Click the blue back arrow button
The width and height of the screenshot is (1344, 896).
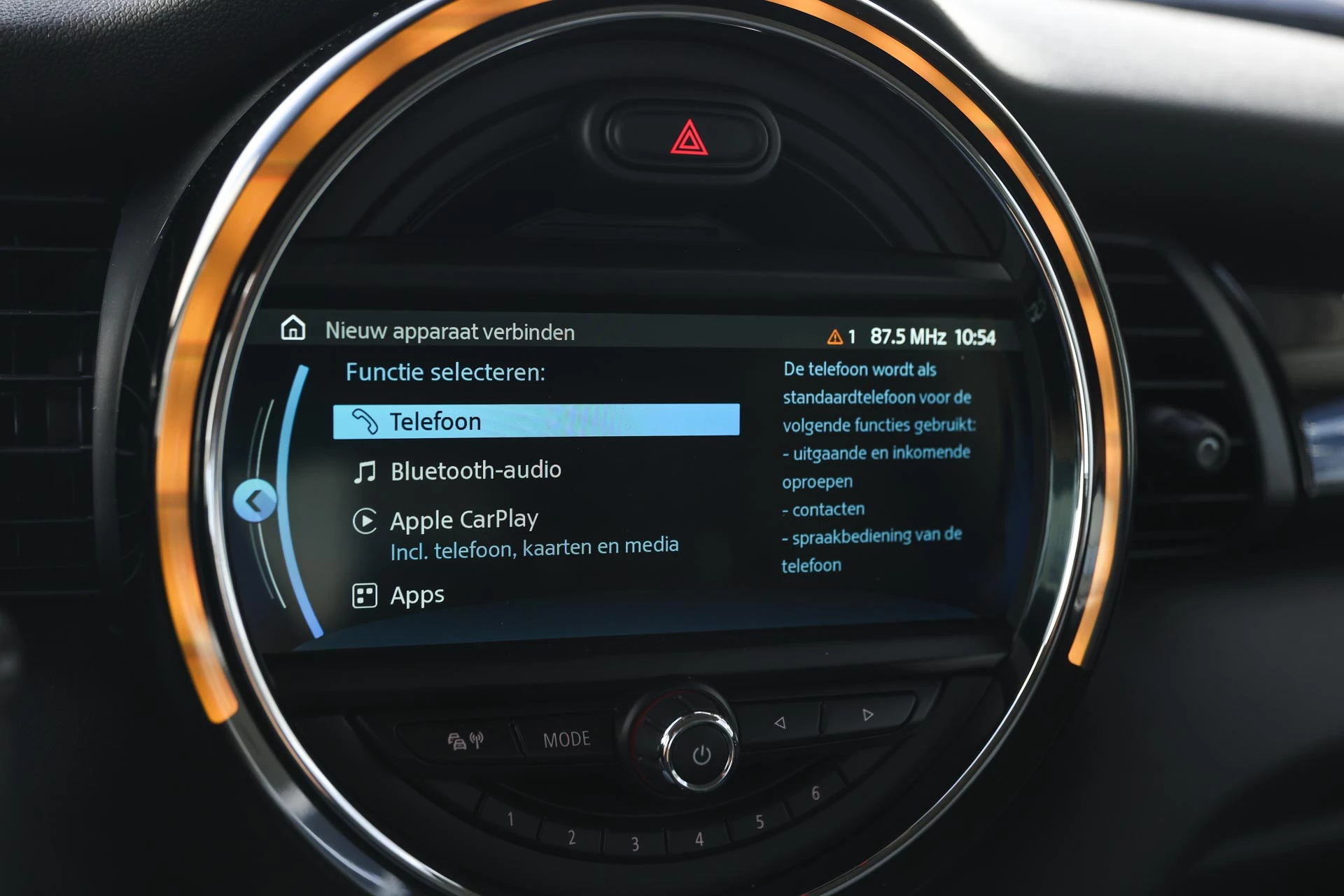click(255, 500)
